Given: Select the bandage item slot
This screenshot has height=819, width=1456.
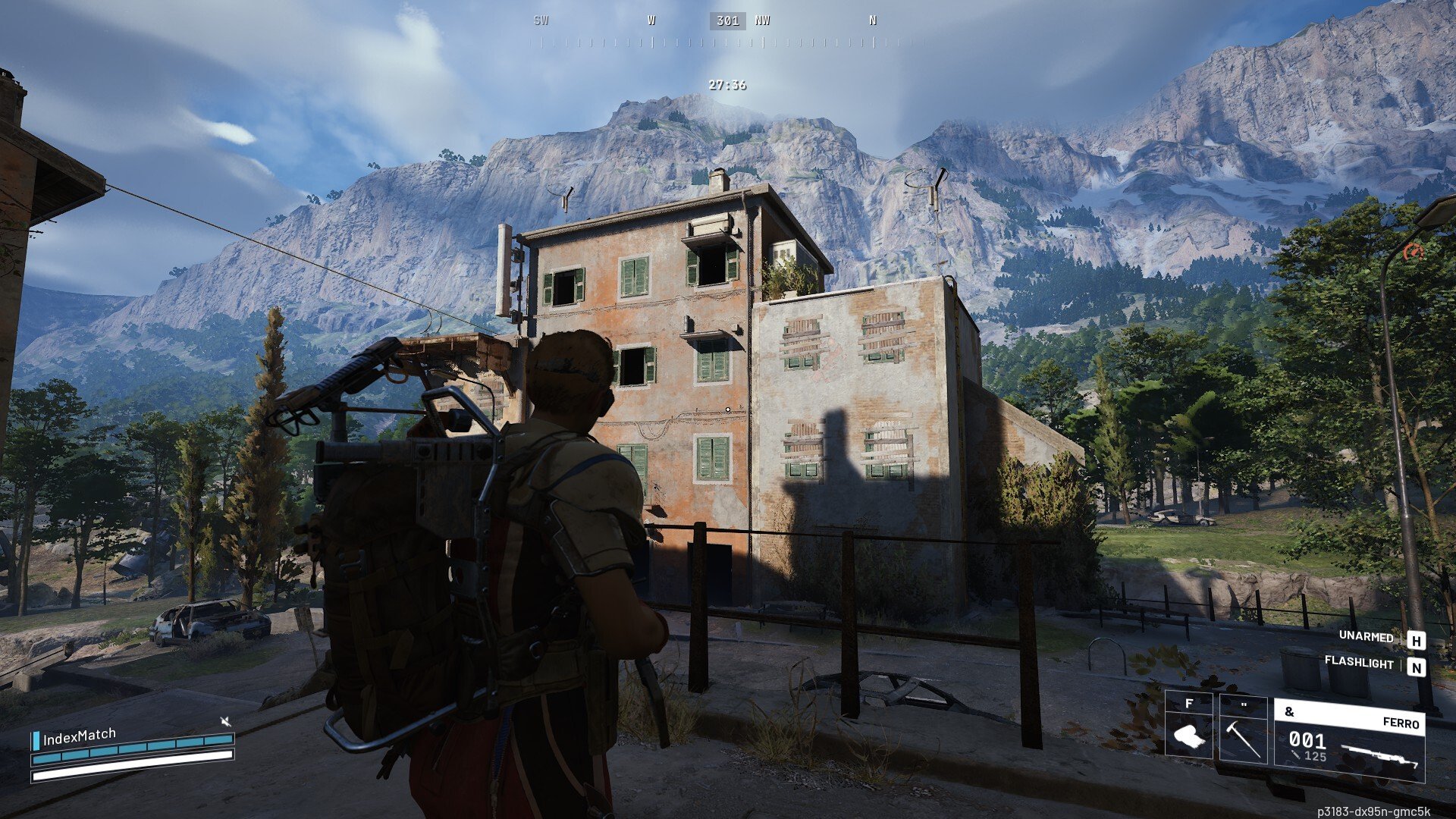Looking at the screenshot, I should click(1188, 726).
